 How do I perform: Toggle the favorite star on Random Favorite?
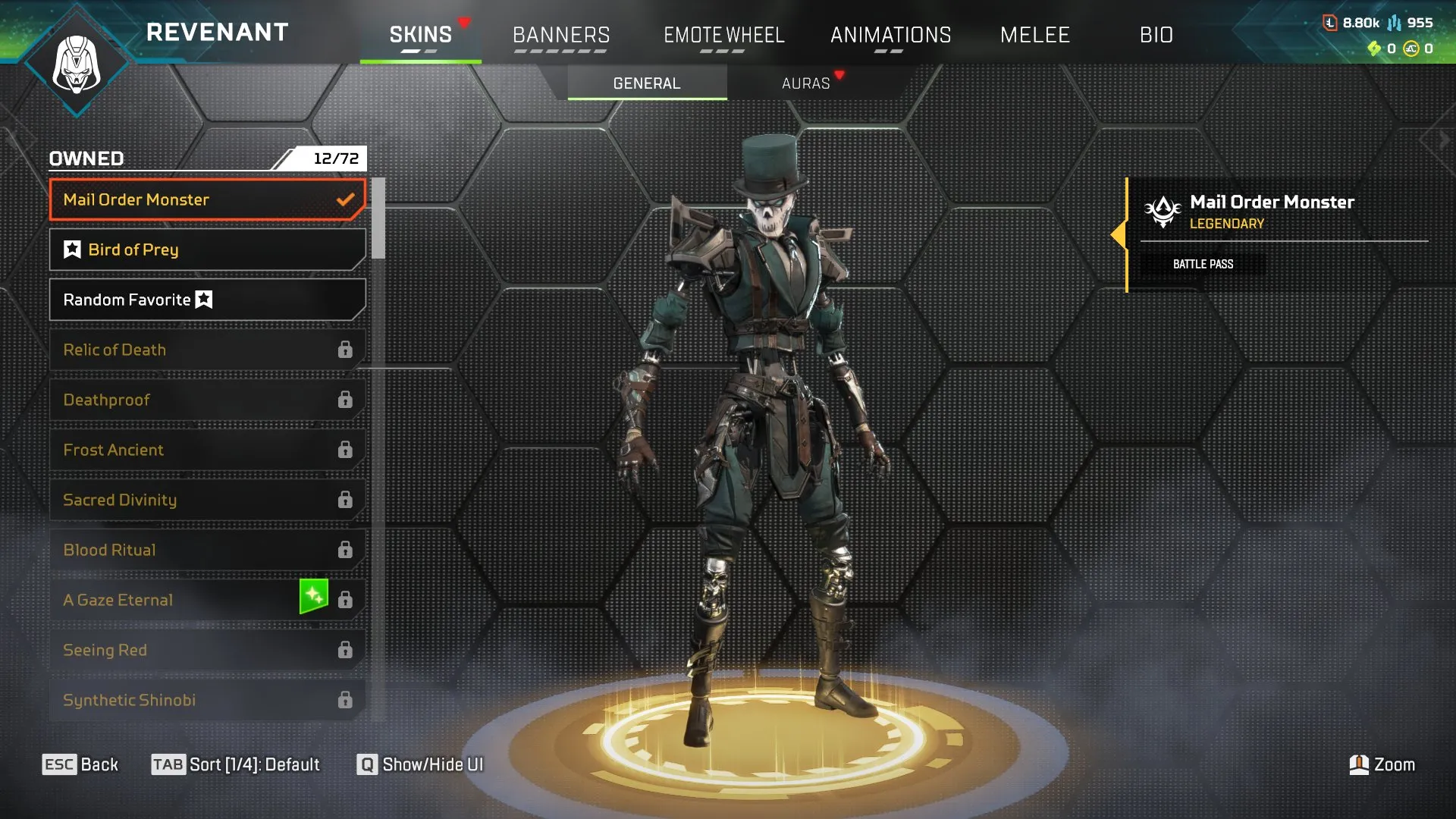(203, 299)
